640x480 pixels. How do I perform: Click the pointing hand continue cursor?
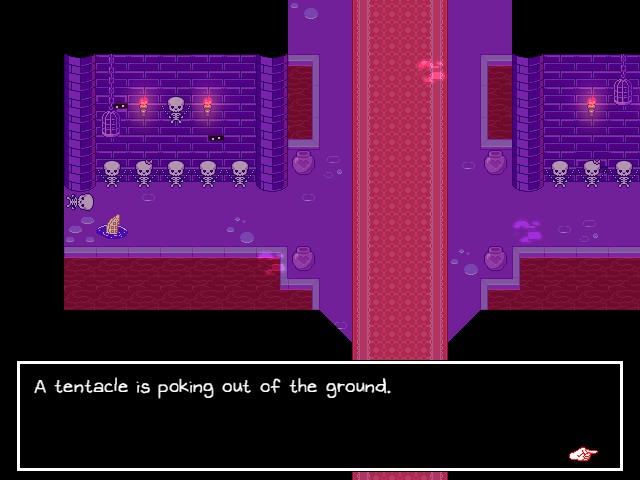point(583,454)
